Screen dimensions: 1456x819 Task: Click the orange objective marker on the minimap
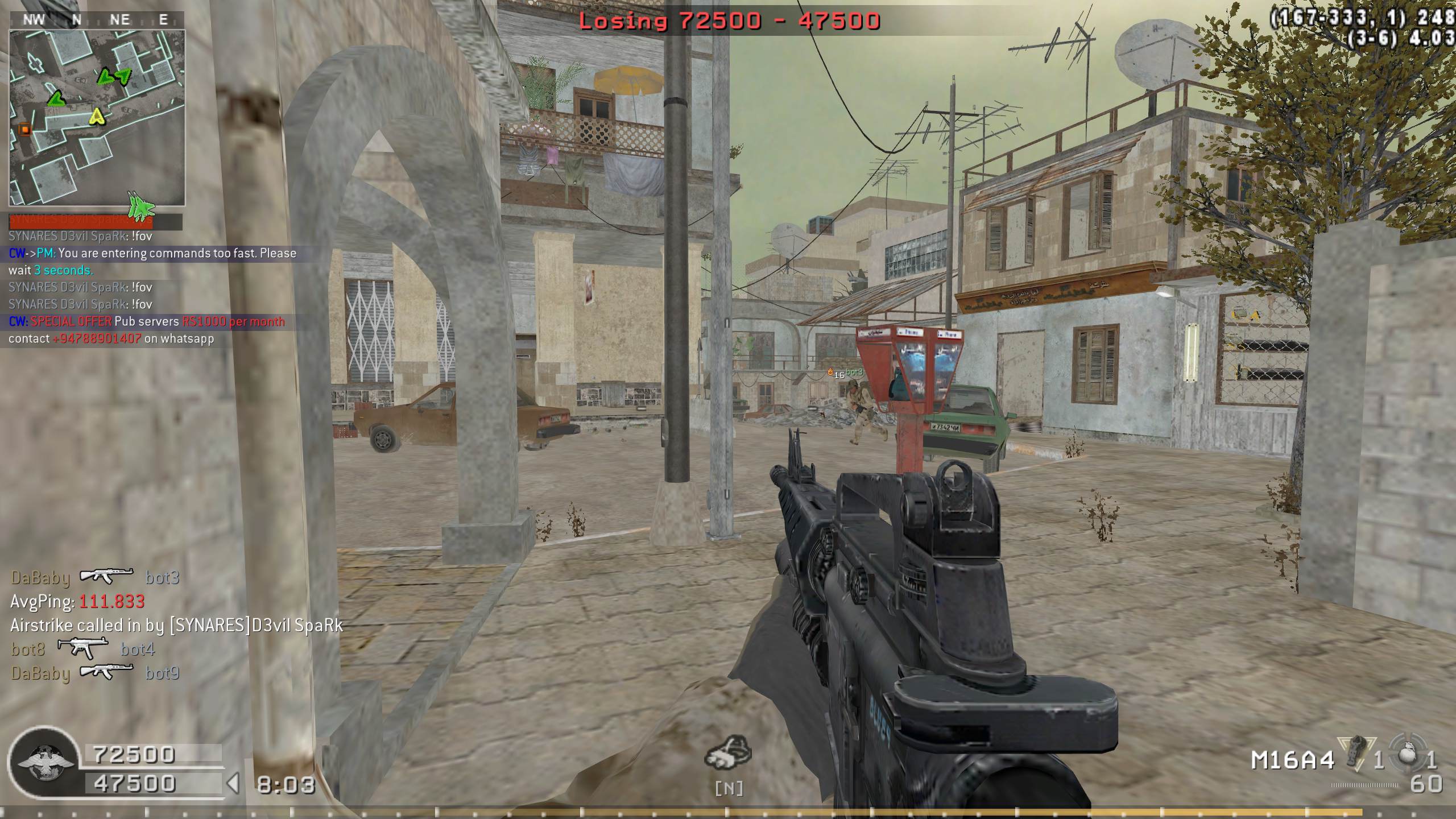coord(24,130)
